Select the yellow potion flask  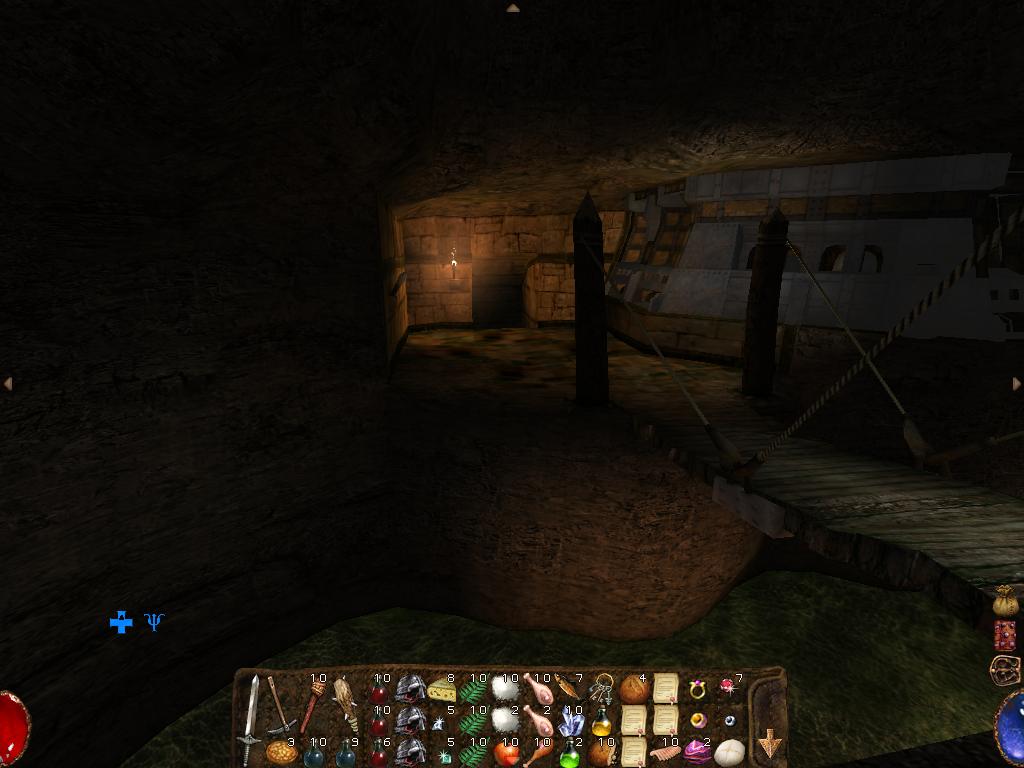click(601, 721)
